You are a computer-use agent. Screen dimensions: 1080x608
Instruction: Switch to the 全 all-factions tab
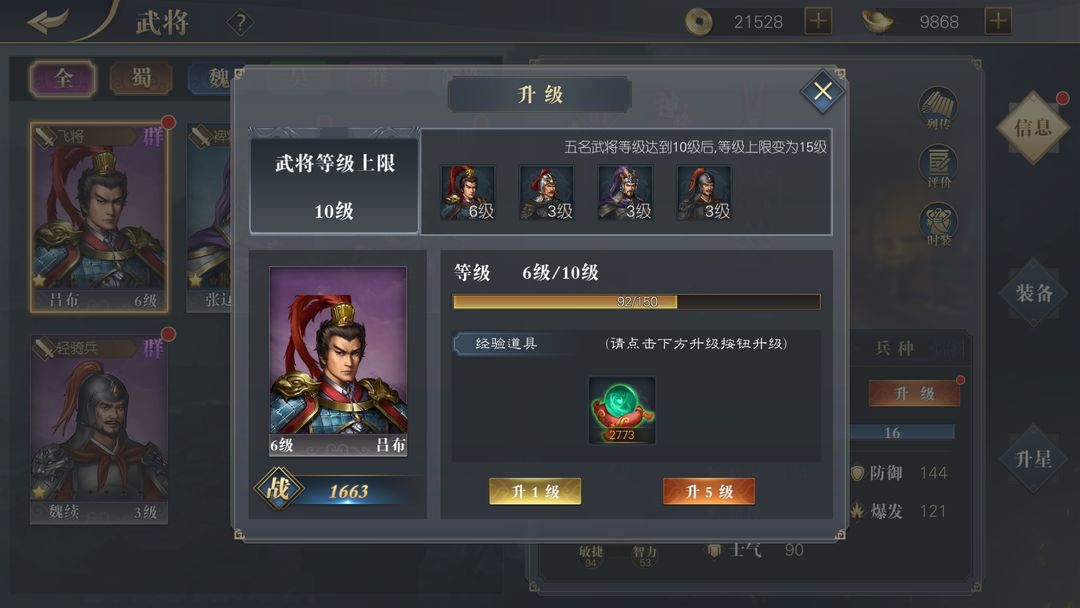tap(63, 78)
